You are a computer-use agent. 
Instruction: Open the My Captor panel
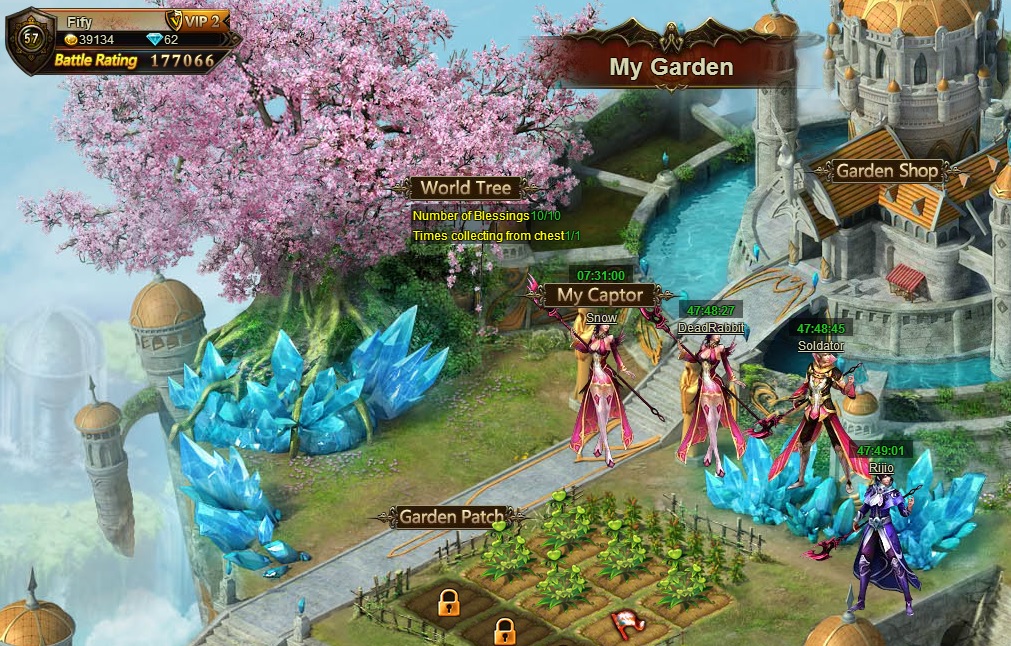(600, 295)
